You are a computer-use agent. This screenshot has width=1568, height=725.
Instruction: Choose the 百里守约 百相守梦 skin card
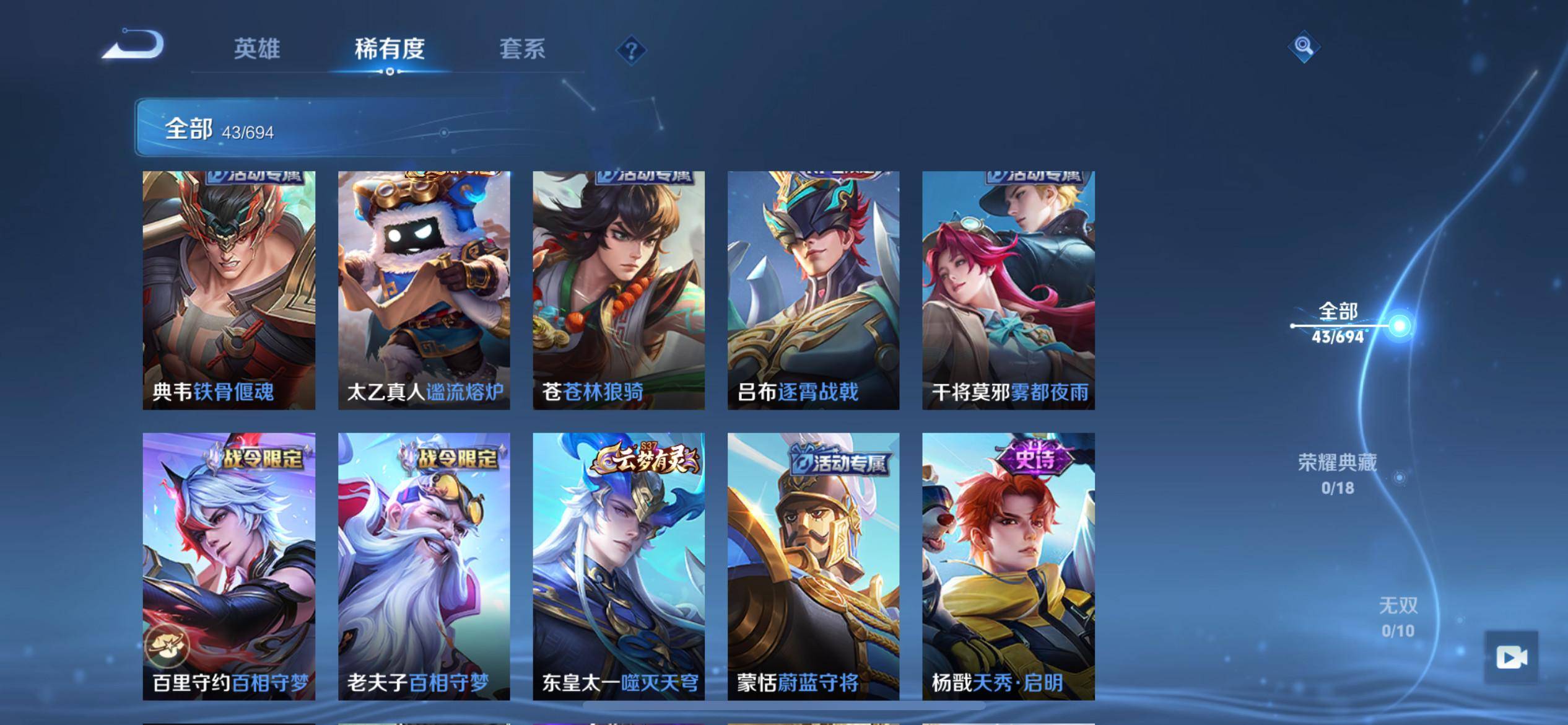tap(229, 566)
